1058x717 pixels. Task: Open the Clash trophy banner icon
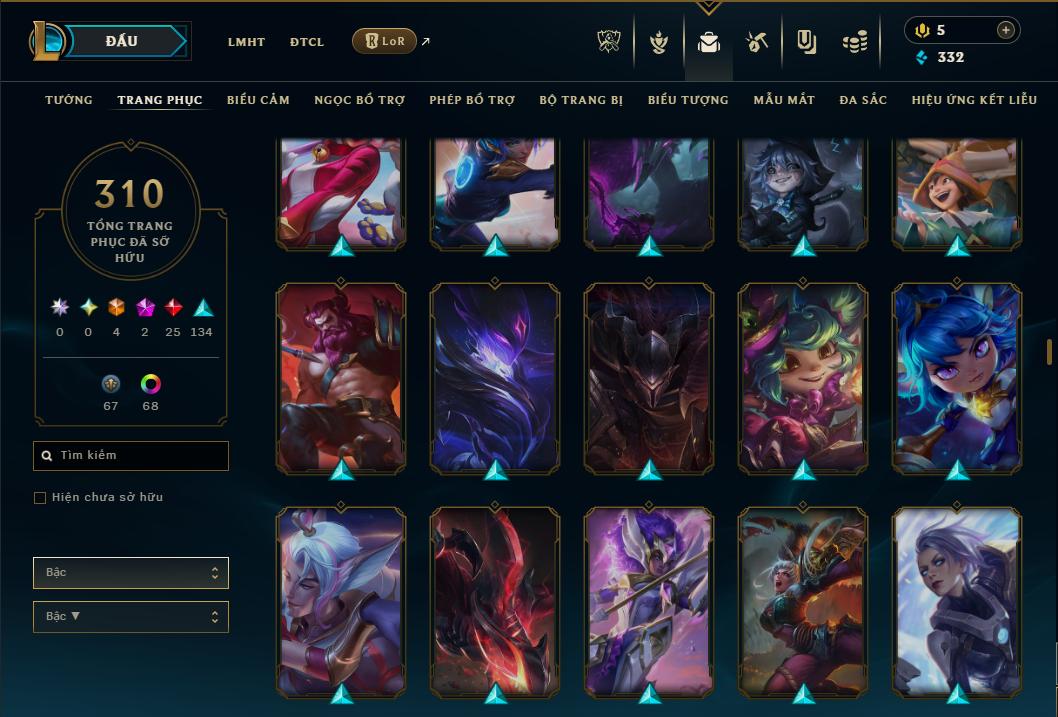click(x=609, y=42)
